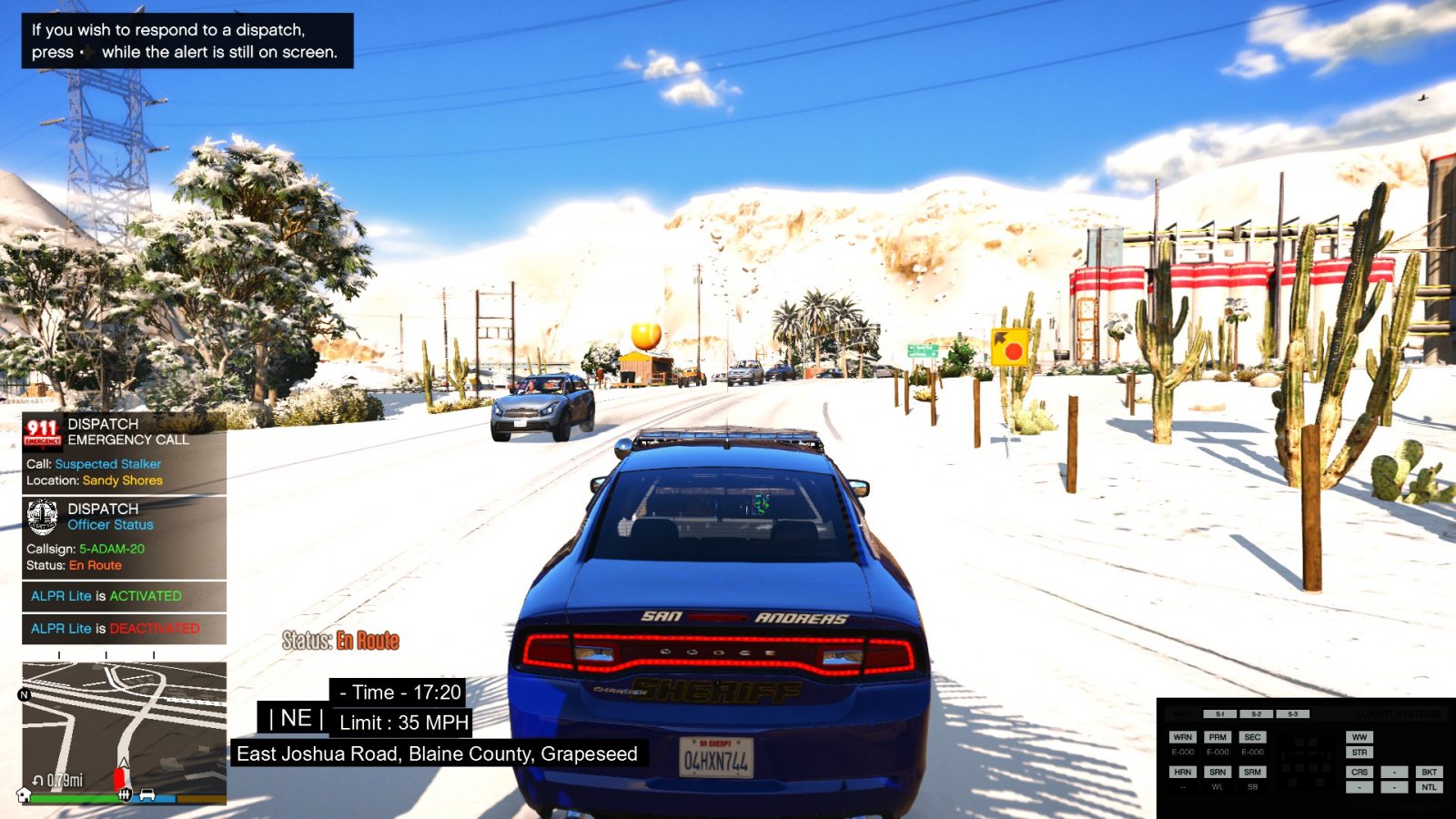Activate the SRM siren mode button
The height and width of the screenshot is (819, 1456).
[x=1252, y=772]
